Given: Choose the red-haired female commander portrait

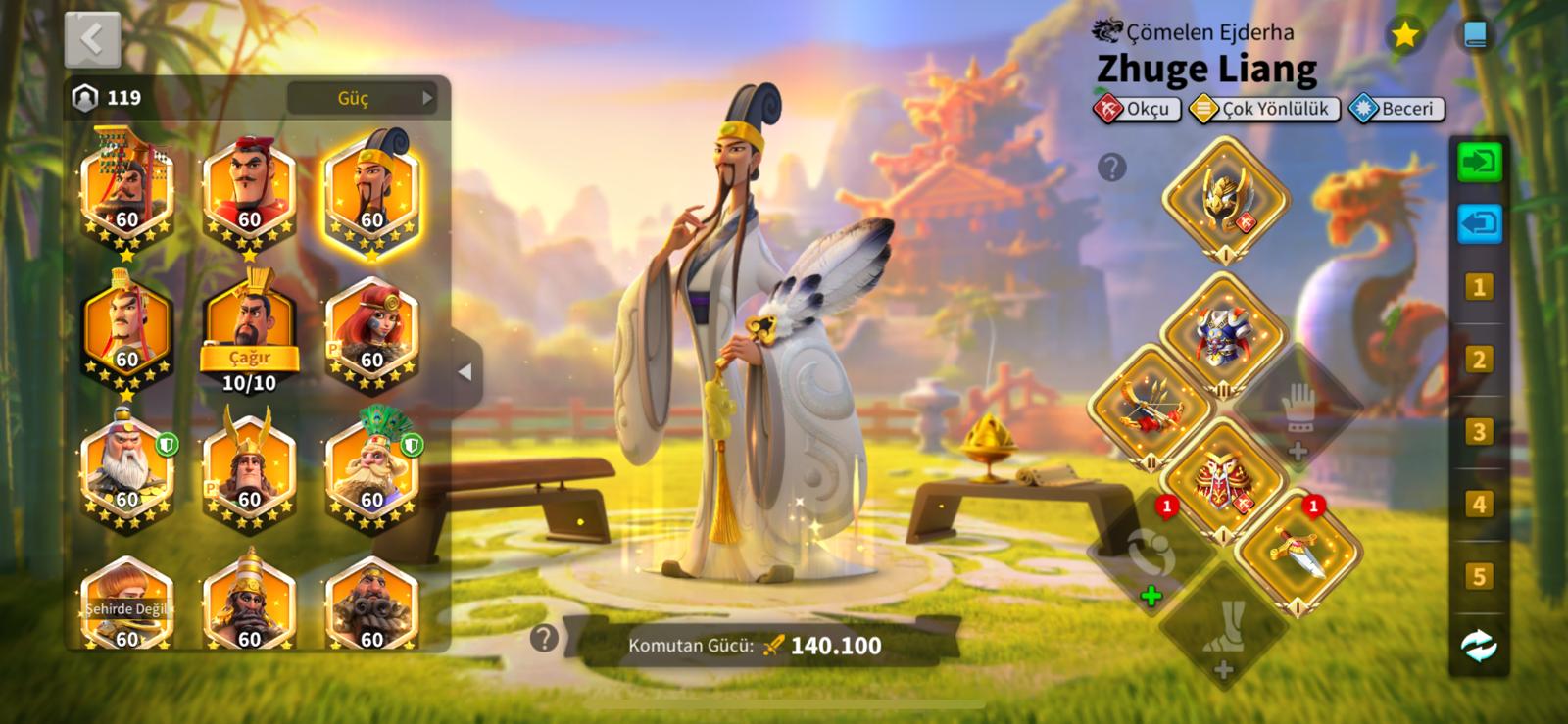Looking at the screenshot, I should [371, 333].
